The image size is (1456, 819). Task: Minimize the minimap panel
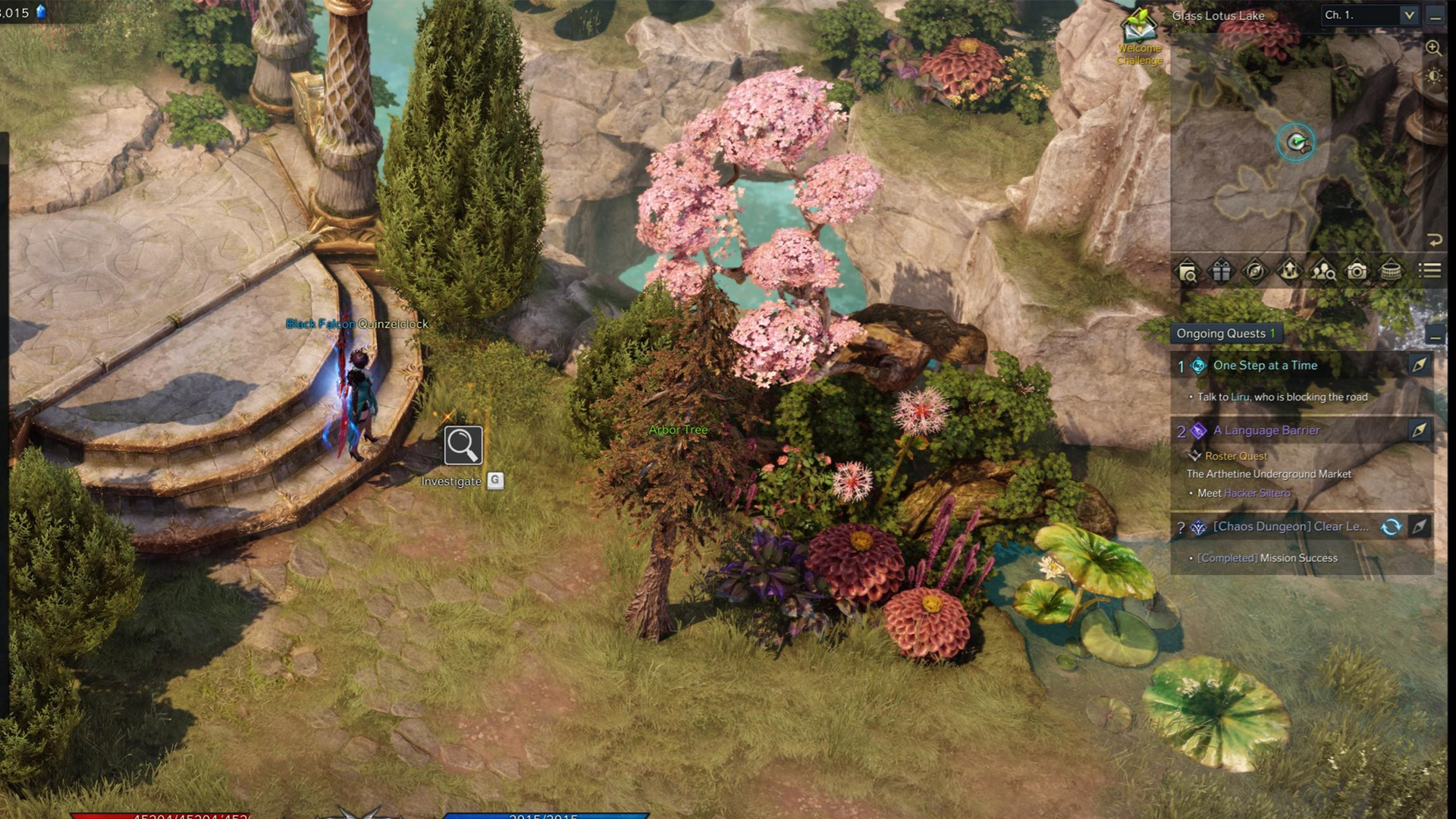click(x=1435, y=17)
